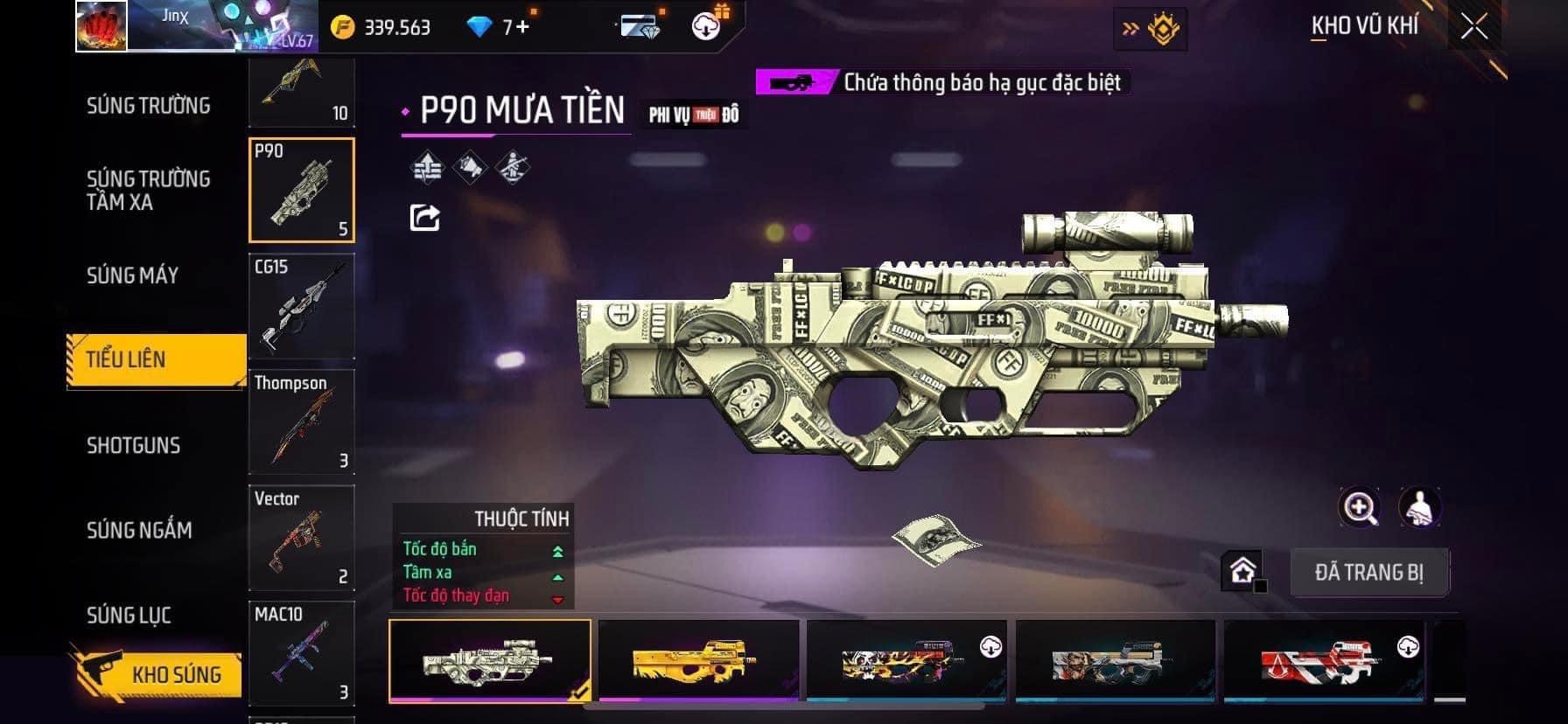The width and height of the screenshot is (1568, 724).
Task: Choose the Shotguns category
Action: click(133, 445)
